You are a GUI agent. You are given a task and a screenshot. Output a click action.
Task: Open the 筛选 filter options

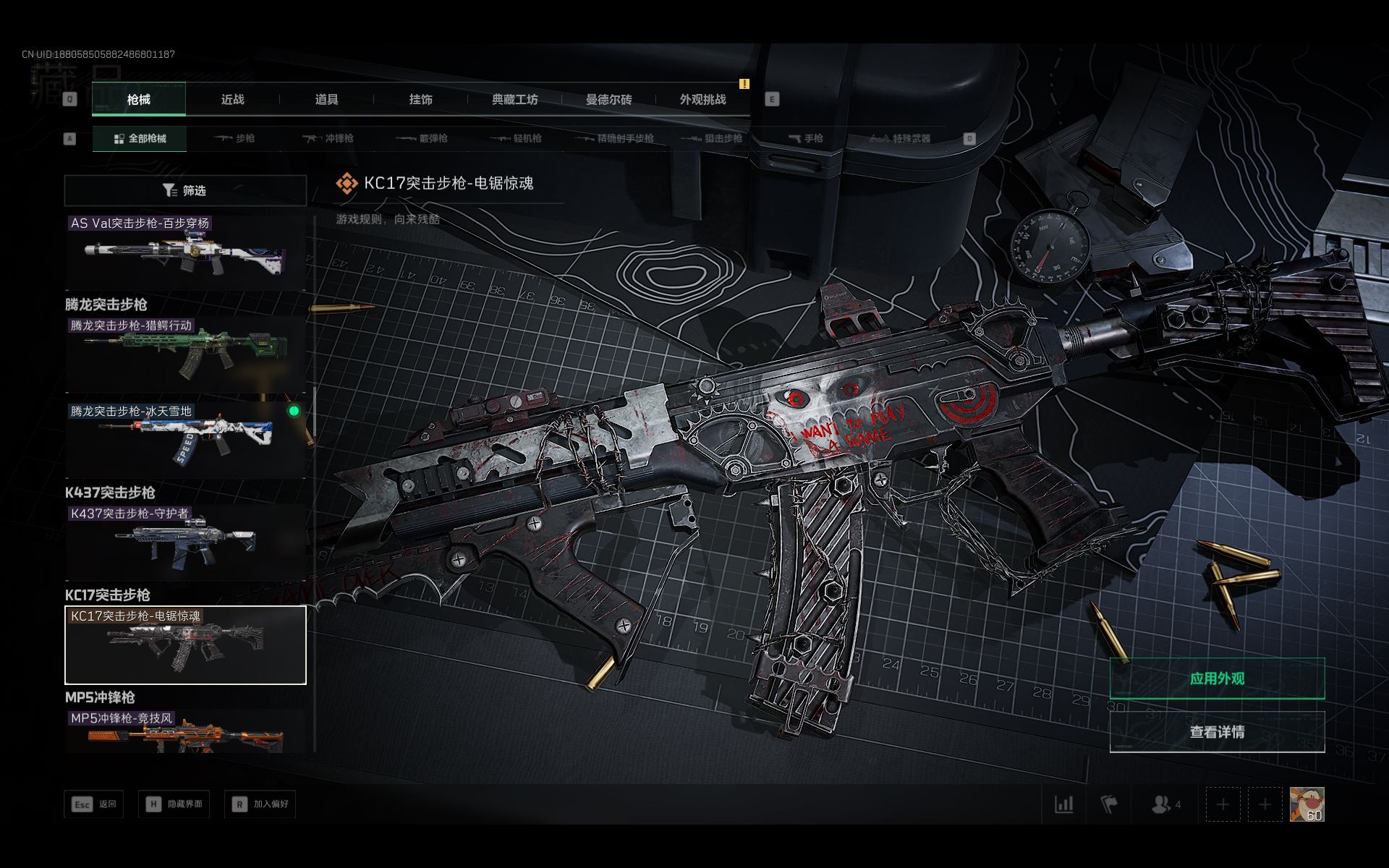[185, 190]
